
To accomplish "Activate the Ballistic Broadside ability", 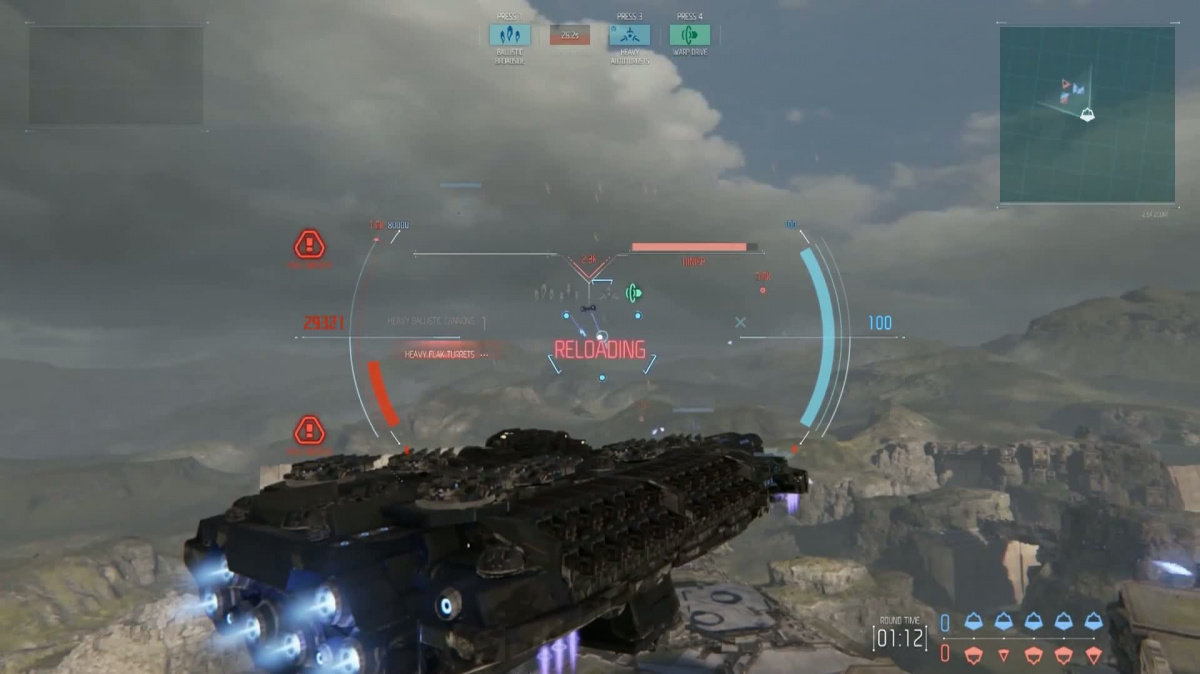I will [510, 35].
